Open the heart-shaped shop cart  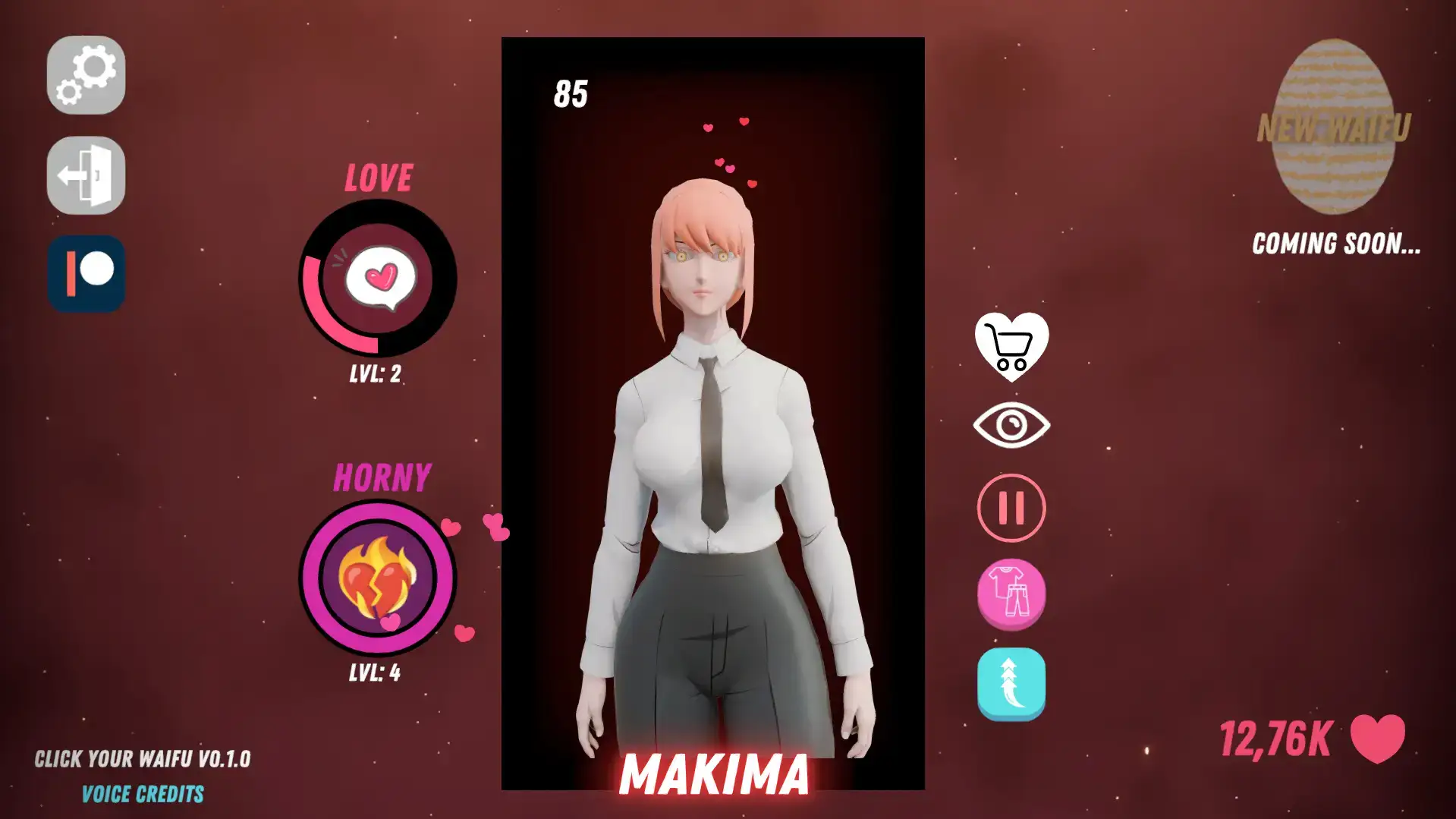click(1011, 345)
